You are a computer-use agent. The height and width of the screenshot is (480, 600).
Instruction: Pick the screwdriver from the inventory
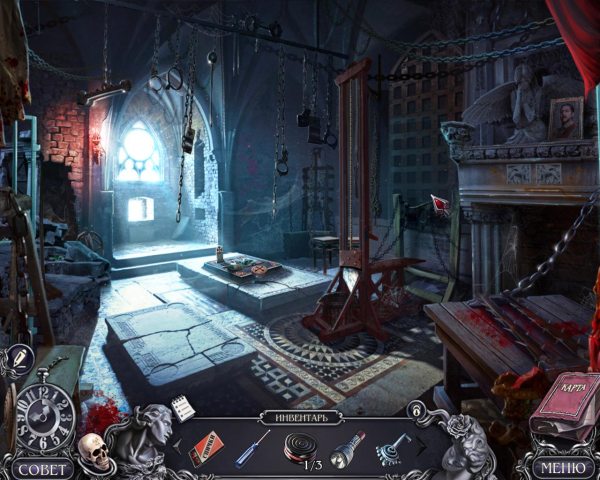click(252, 447)
